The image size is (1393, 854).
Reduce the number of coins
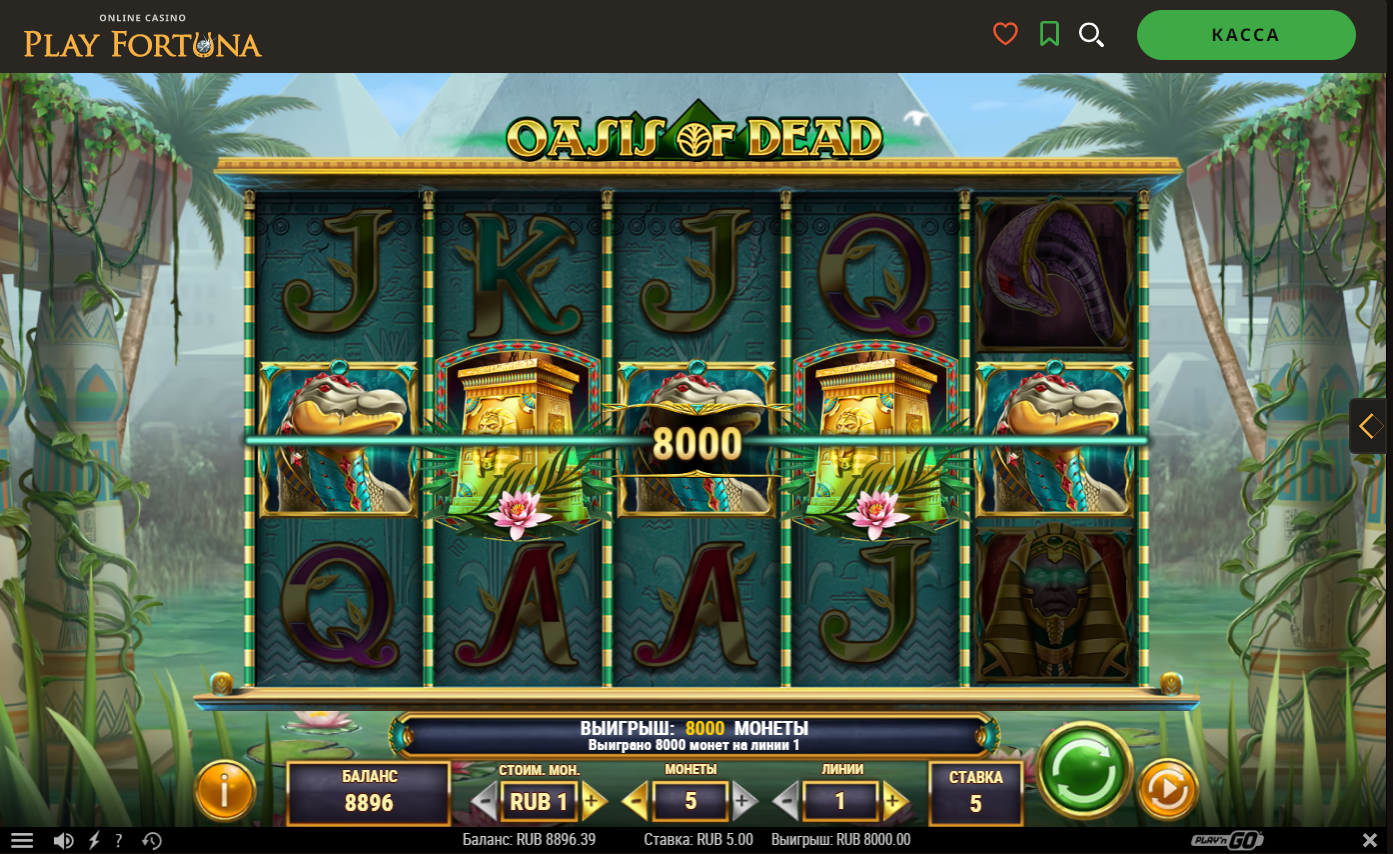pyautogui.click(x=635, y=800)
